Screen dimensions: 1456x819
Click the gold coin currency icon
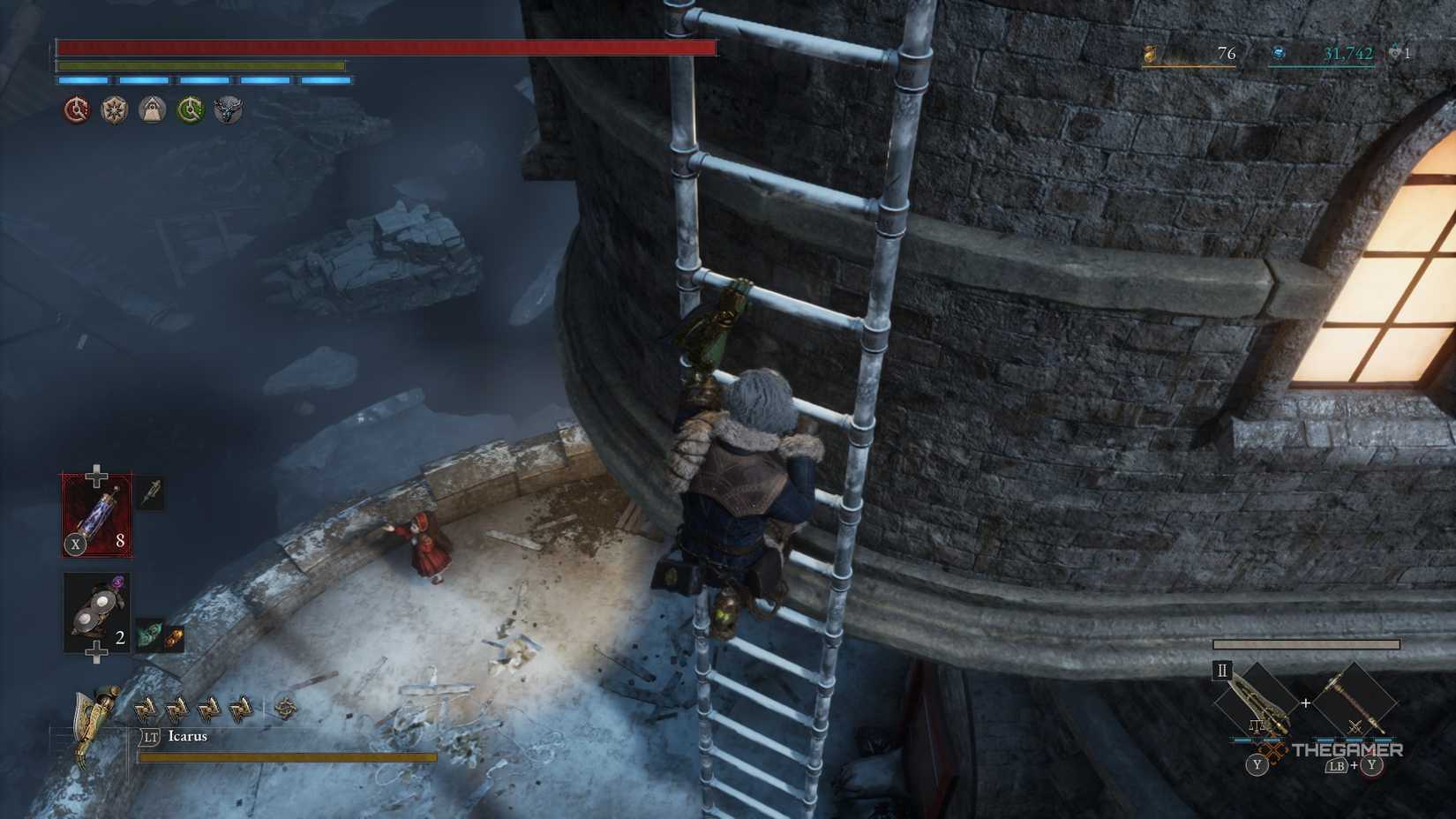(x=1150, y=55)
